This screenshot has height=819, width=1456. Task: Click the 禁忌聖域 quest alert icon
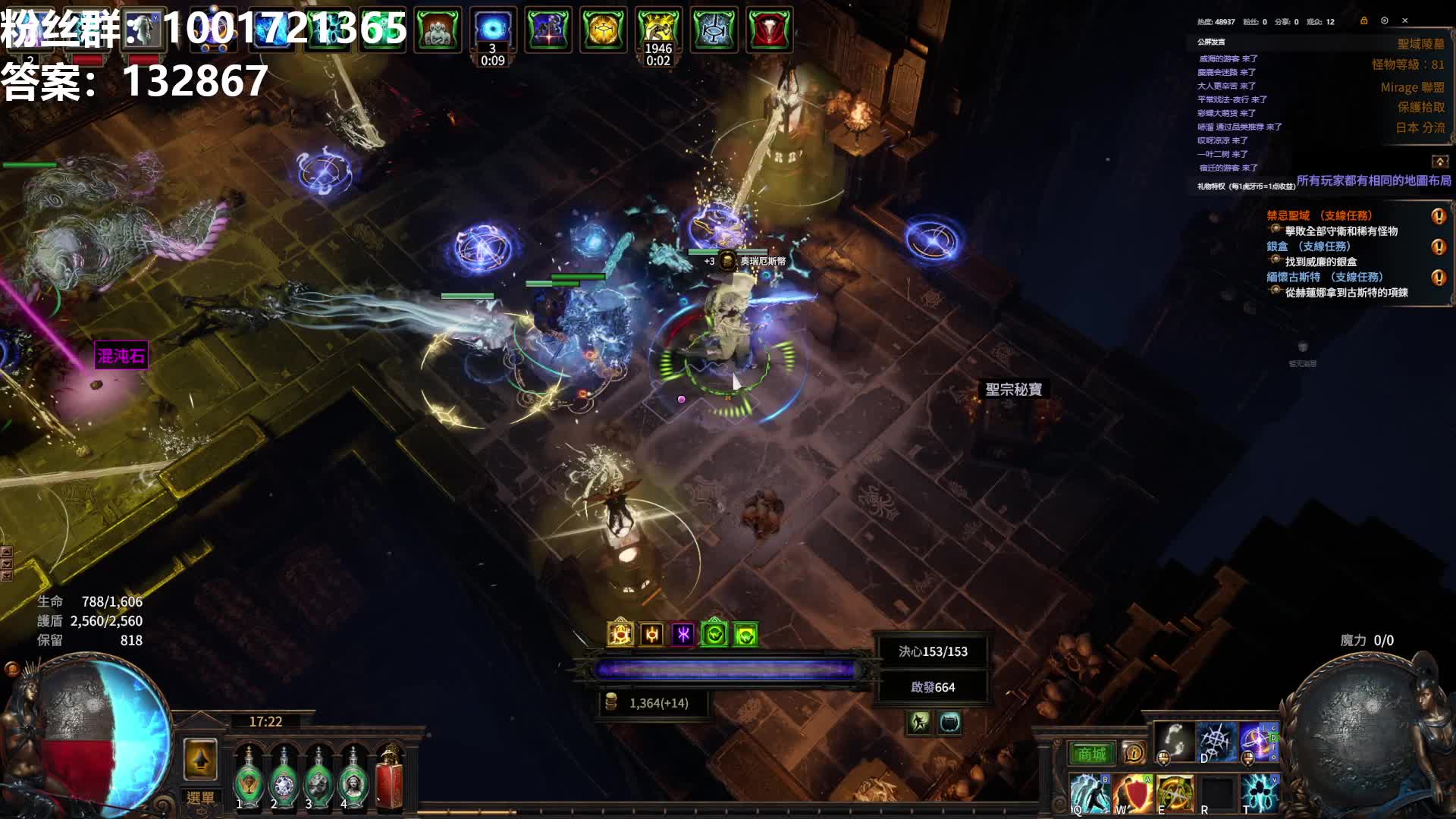[1438, 216]
